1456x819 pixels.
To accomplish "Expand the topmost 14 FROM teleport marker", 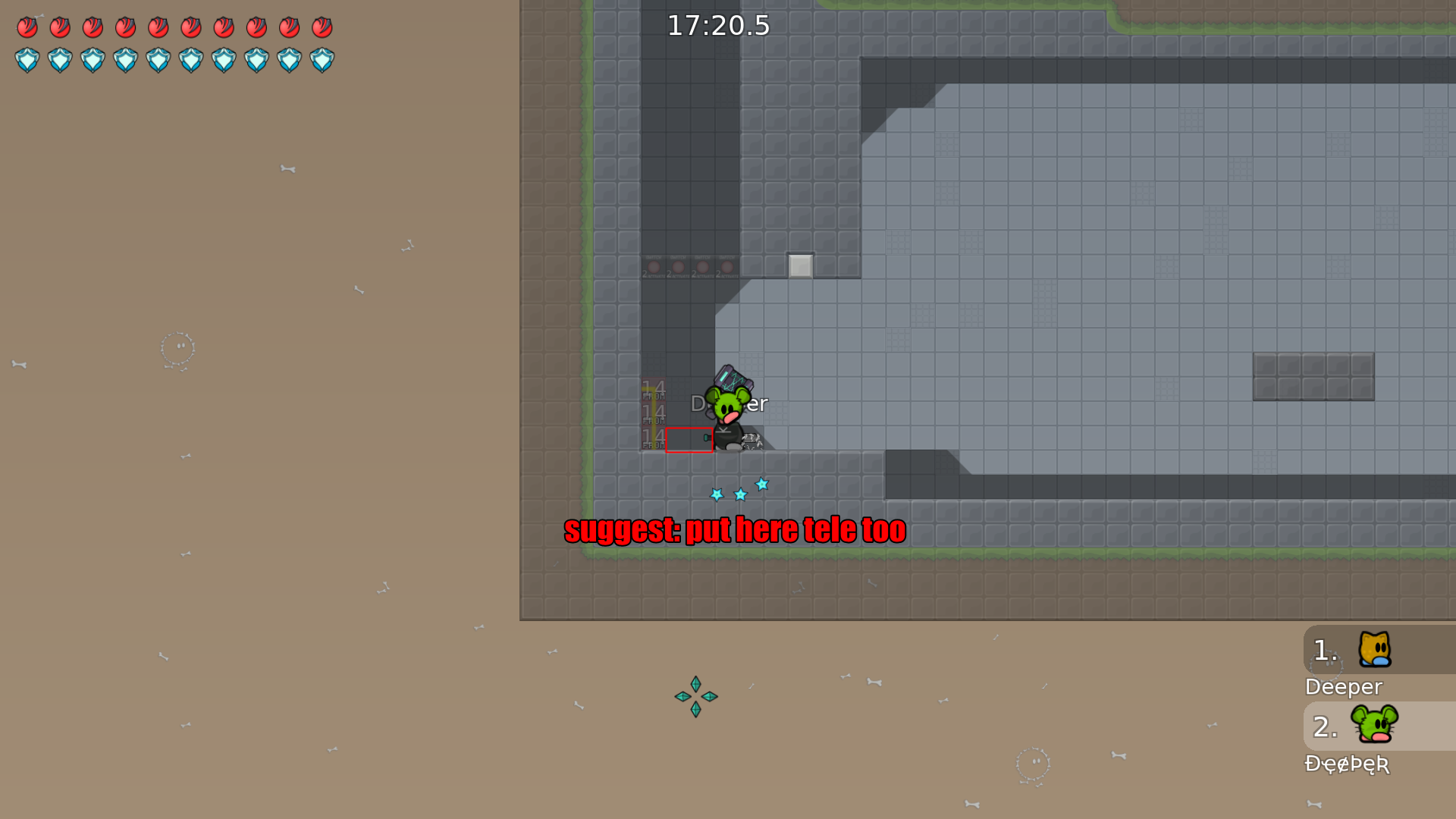I will pos(652,390).
